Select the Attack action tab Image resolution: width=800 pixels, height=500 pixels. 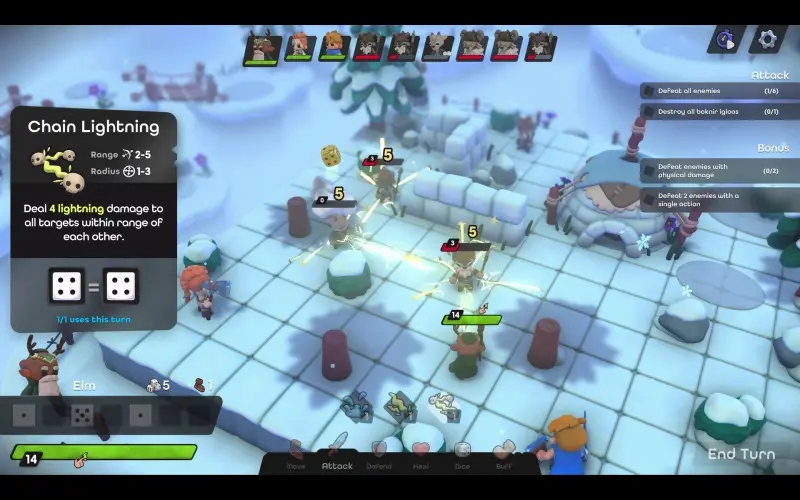point(337,455)
